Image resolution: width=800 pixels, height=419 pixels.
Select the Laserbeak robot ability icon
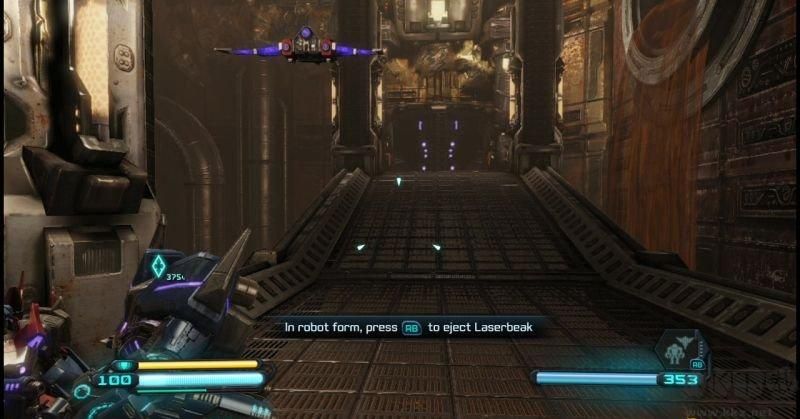[675, 350]
